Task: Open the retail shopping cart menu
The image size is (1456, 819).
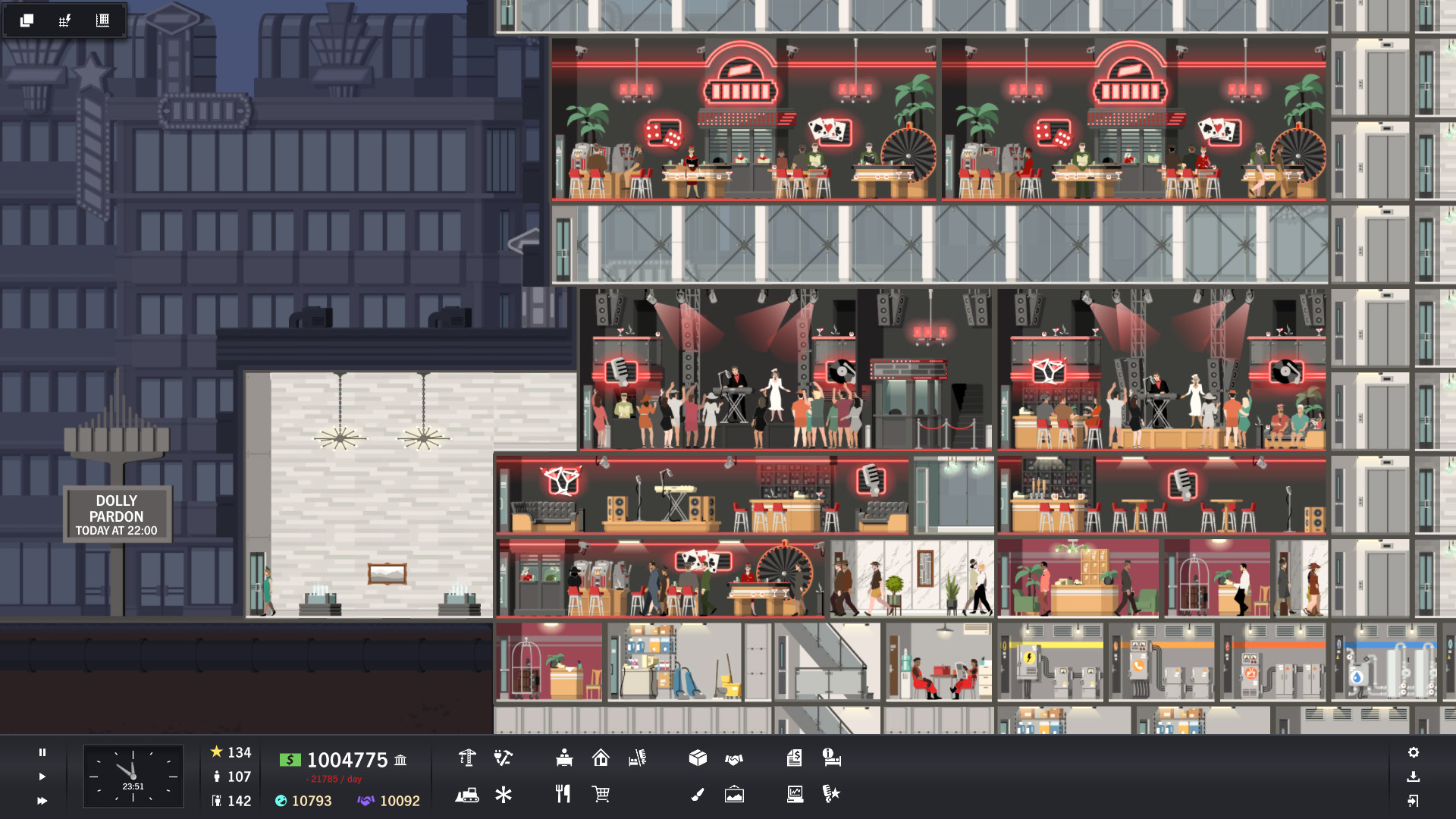Action: (601, 795)
